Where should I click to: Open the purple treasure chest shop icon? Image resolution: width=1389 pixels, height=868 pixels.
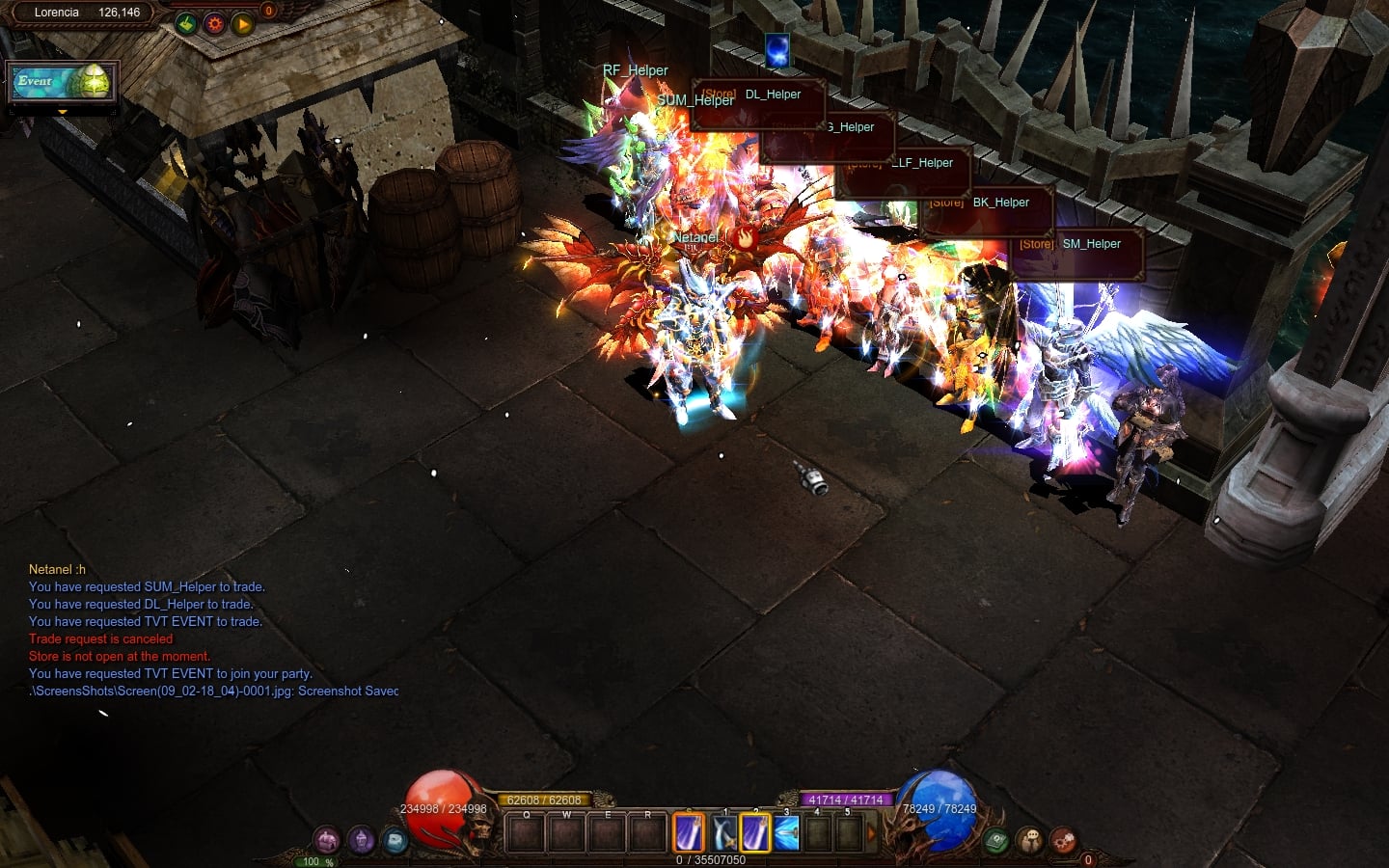tap(327, 840)
